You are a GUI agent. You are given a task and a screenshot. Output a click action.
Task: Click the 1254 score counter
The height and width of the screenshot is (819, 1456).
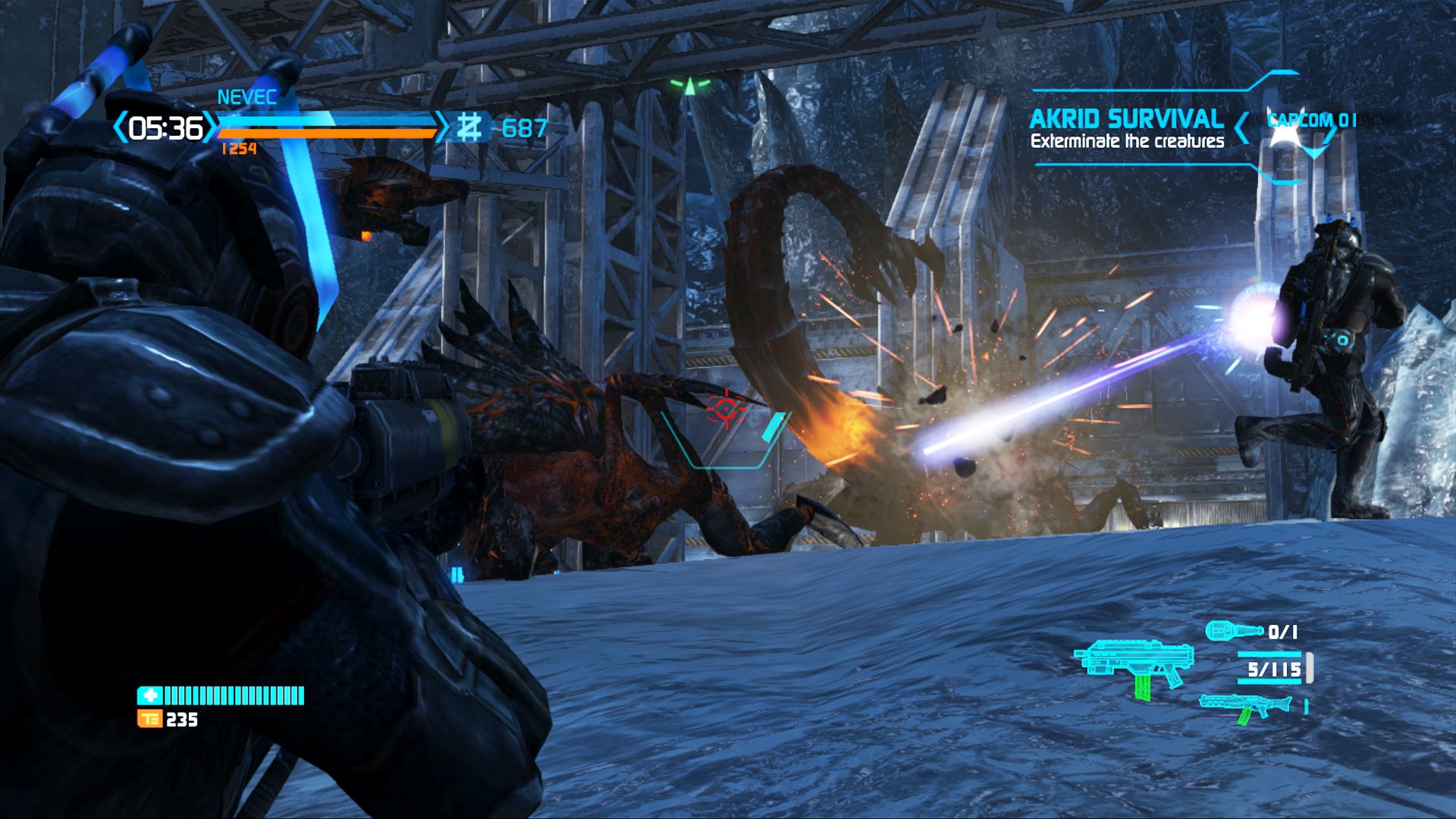click(240, 148)
